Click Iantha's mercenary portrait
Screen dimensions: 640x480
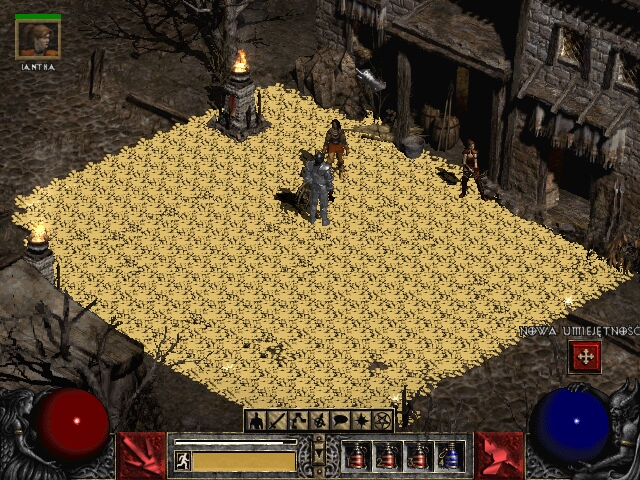click(38, 39)
